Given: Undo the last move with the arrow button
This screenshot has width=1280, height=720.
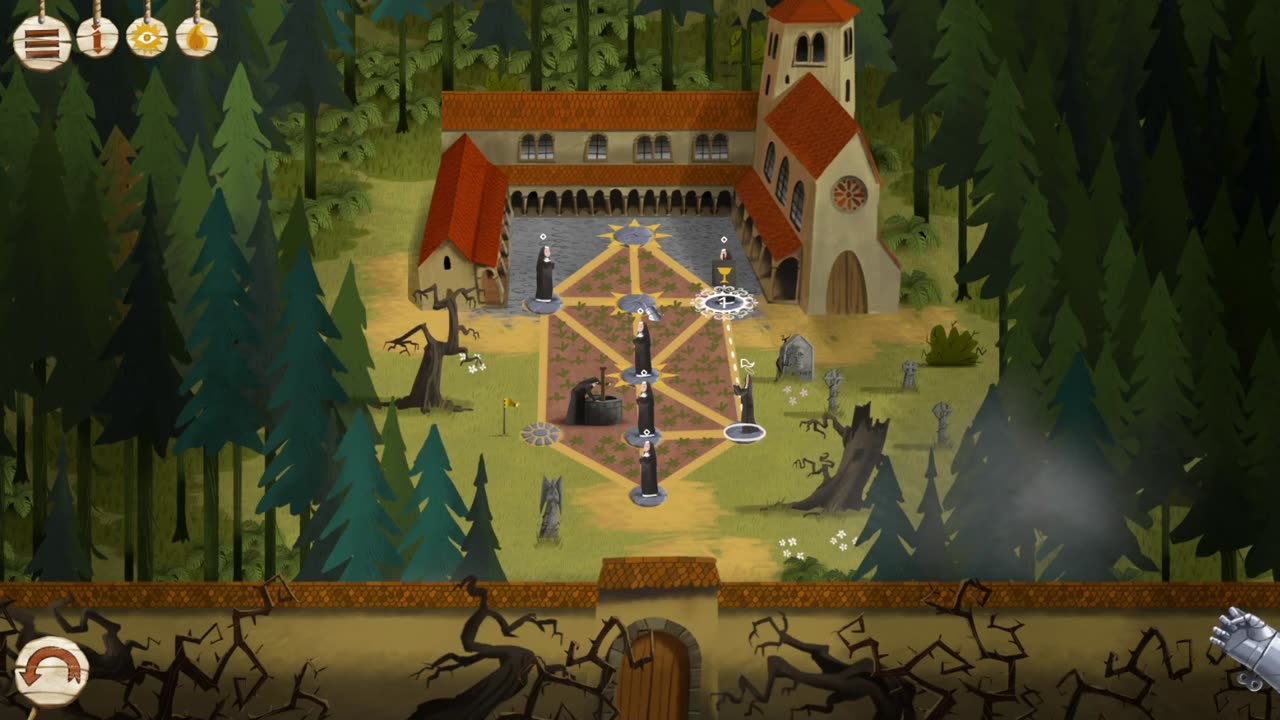Looking at the screenshot, I should (51, 668).
